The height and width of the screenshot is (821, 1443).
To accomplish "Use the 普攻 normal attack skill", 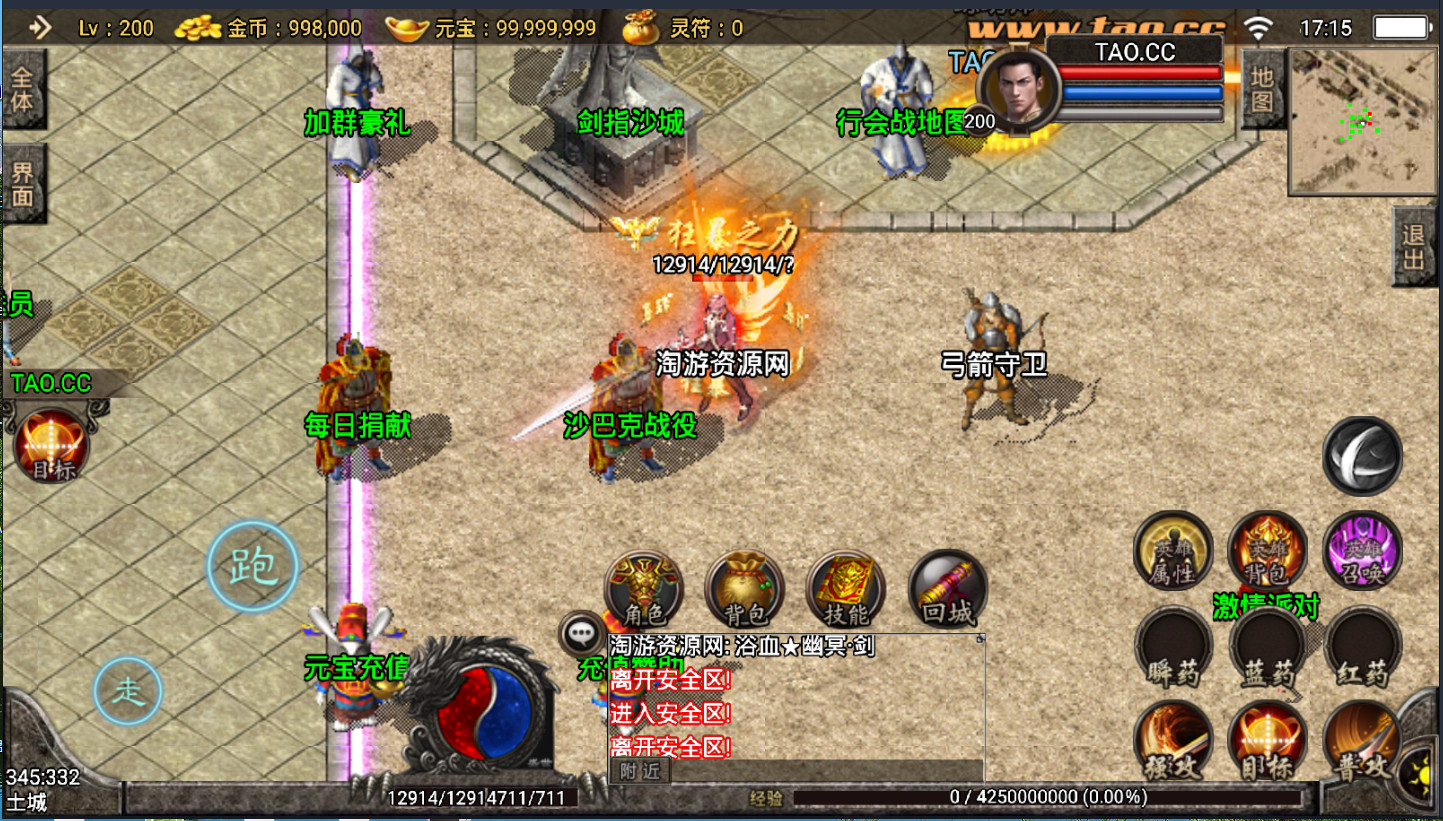I will (1362, 743).
